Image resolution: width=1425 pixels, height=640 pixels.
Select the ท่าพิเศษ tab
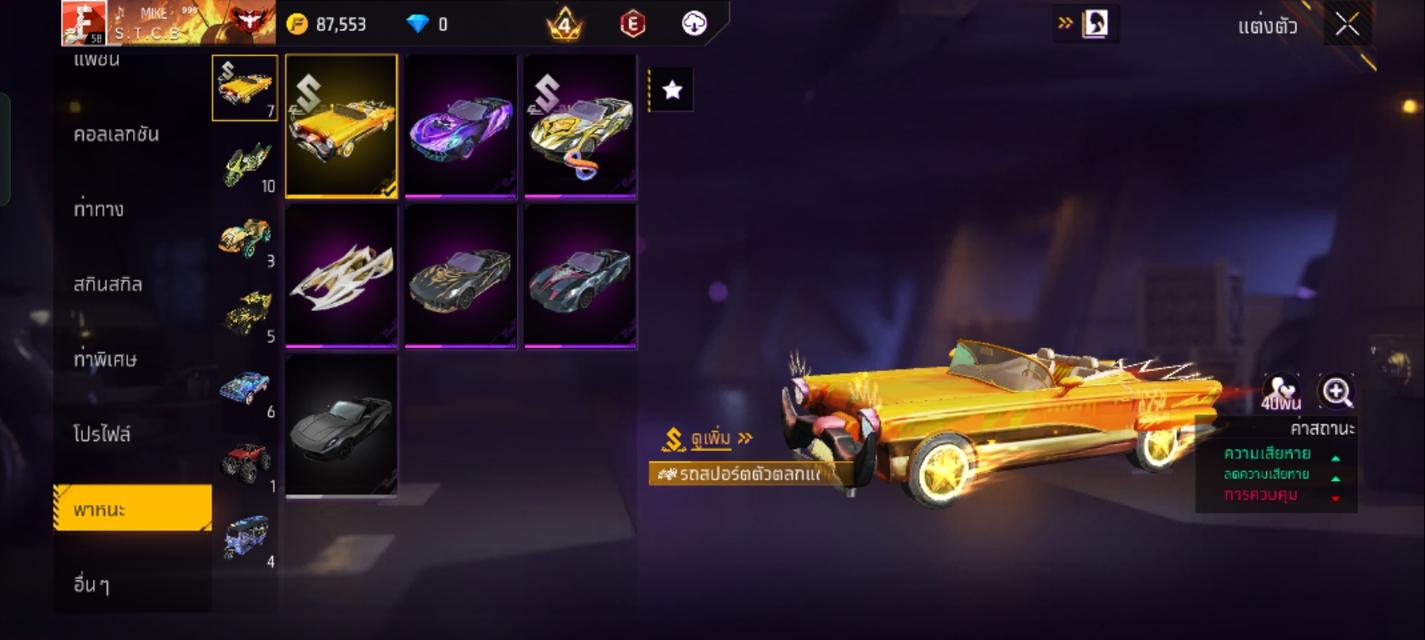[x=105, y=359]
